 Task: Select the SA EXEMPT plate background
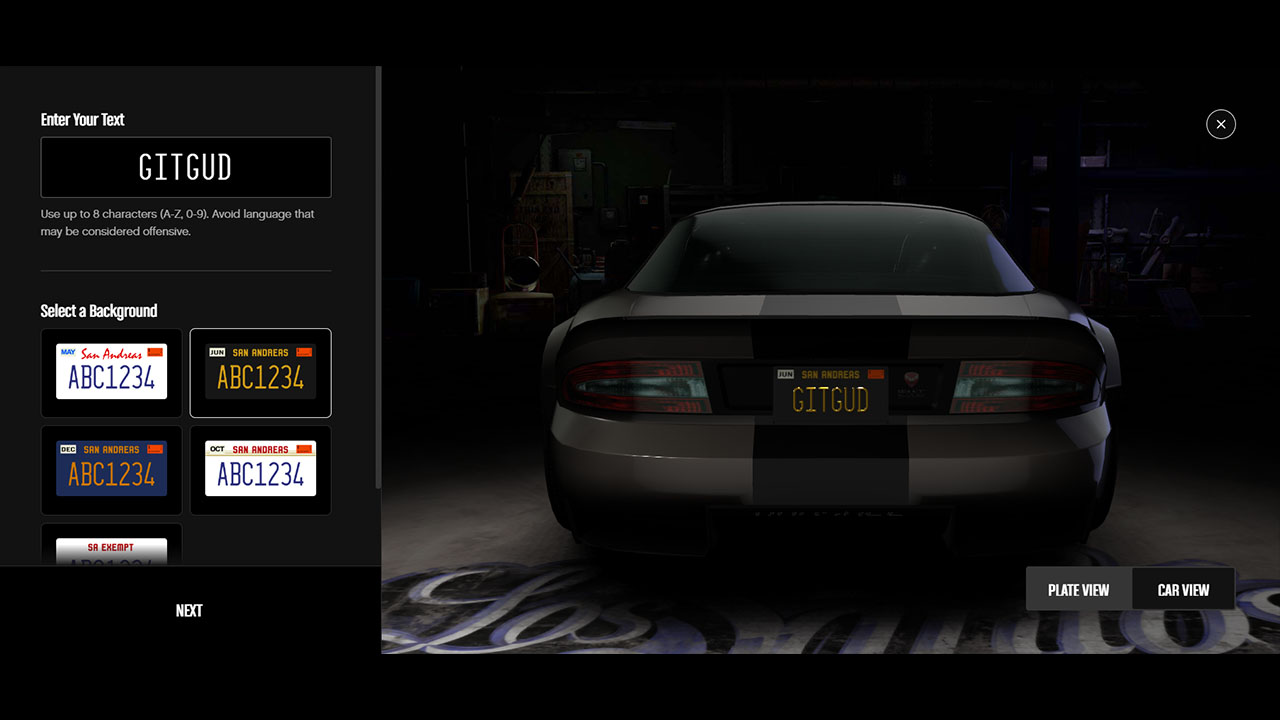tap(111, 550)
